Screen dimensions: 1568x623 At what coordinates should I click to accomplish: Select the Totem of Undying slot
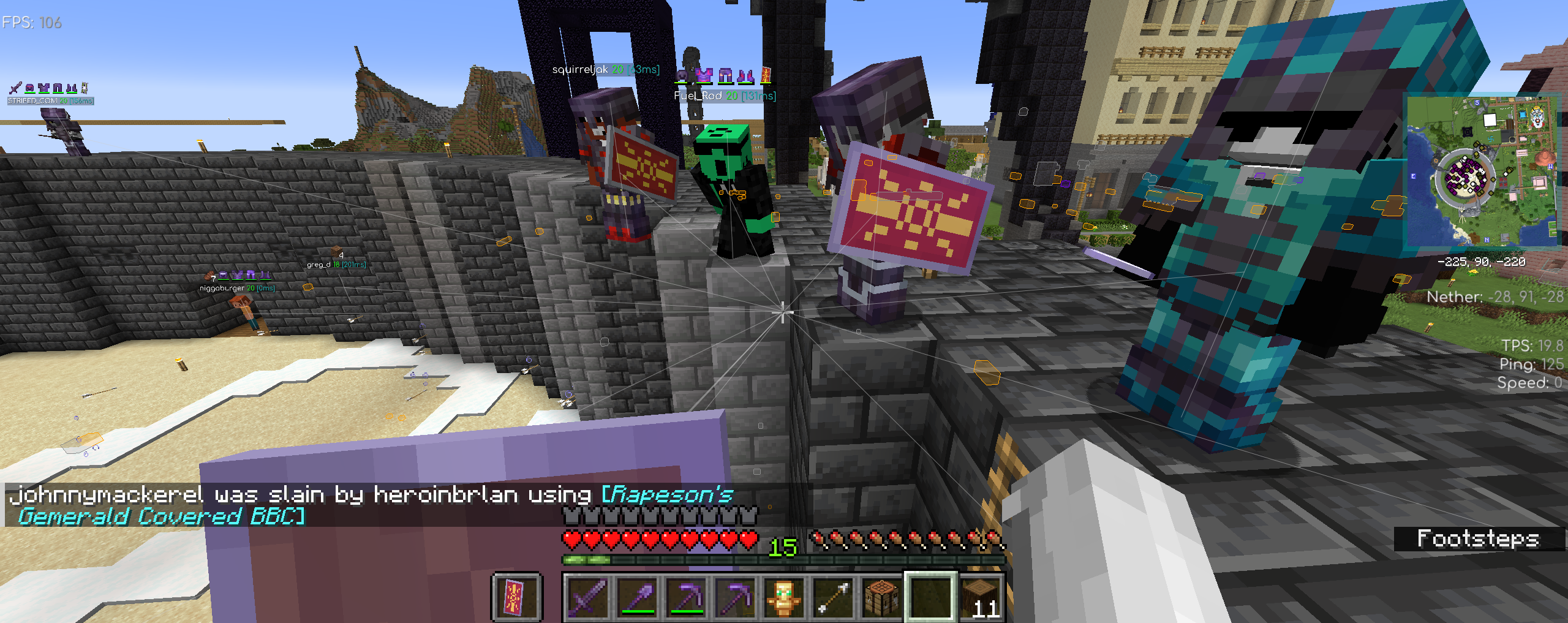pos(783,596)
